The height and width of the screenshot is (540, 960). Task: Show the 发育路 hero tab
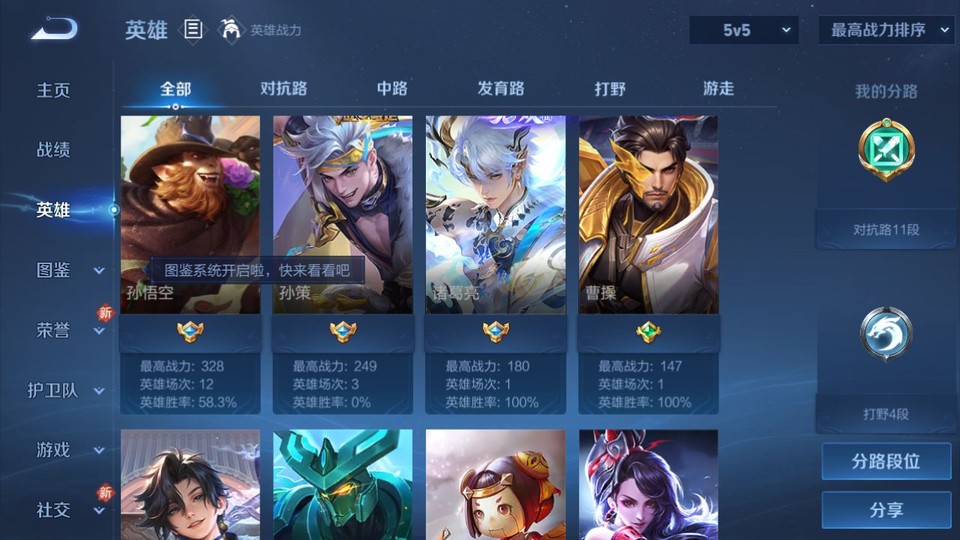[x=501, y=88]
